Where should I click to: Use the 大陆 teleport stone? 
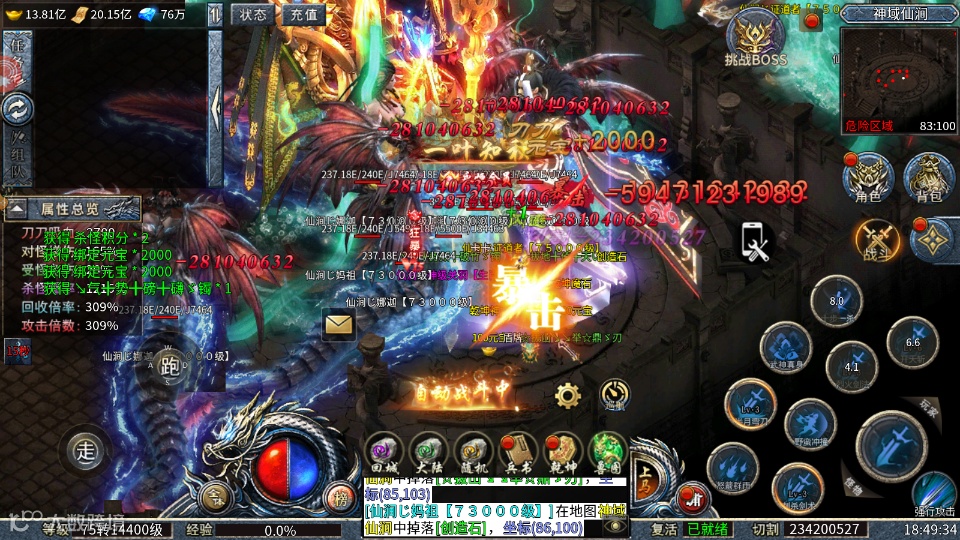point(428,453)
